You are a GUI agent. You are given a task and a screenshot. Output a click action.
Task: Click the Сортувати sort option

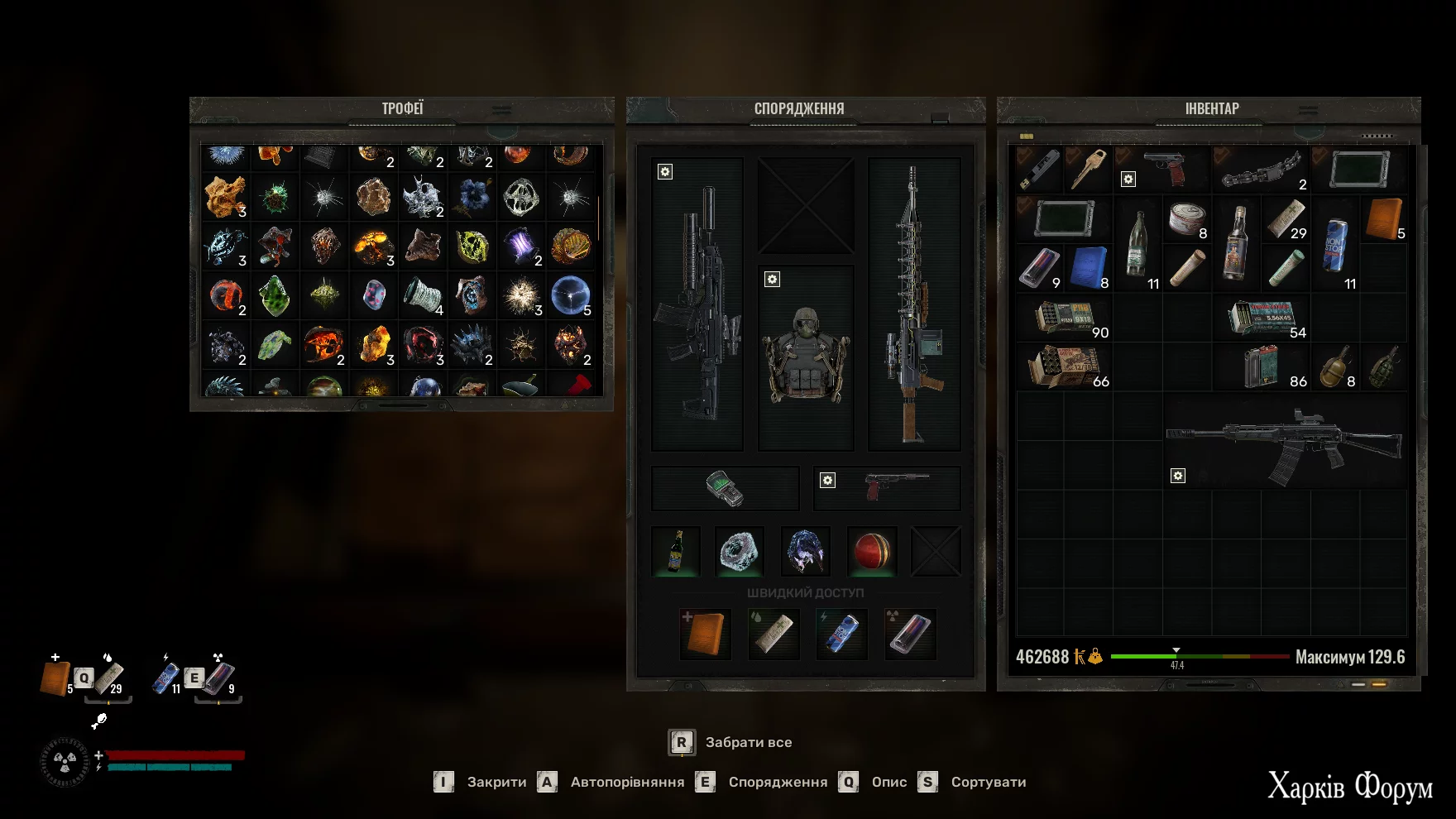coord(973,783)
